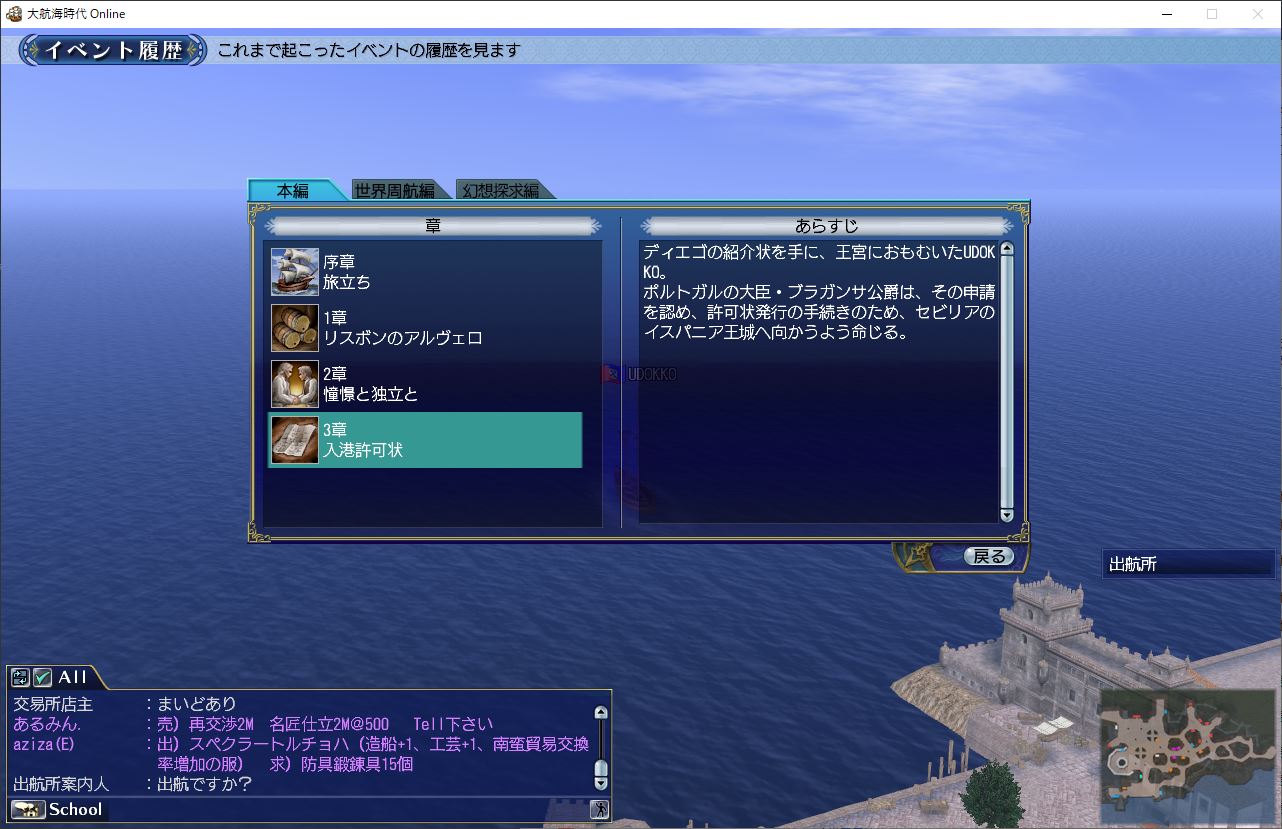The height and width of the screenshot is (829, 1282).
Task: Minimize the game window
Action: coord(1166,14)
